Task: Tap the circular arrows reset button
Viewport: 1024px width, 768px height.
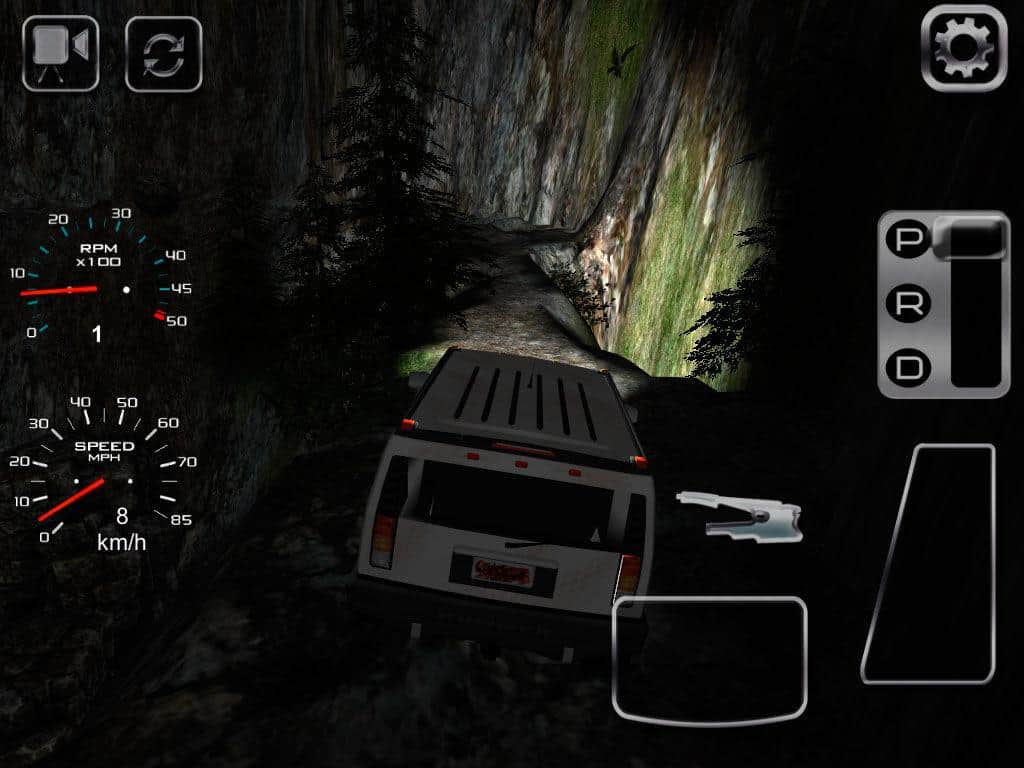Action: [x=163, y=54]
